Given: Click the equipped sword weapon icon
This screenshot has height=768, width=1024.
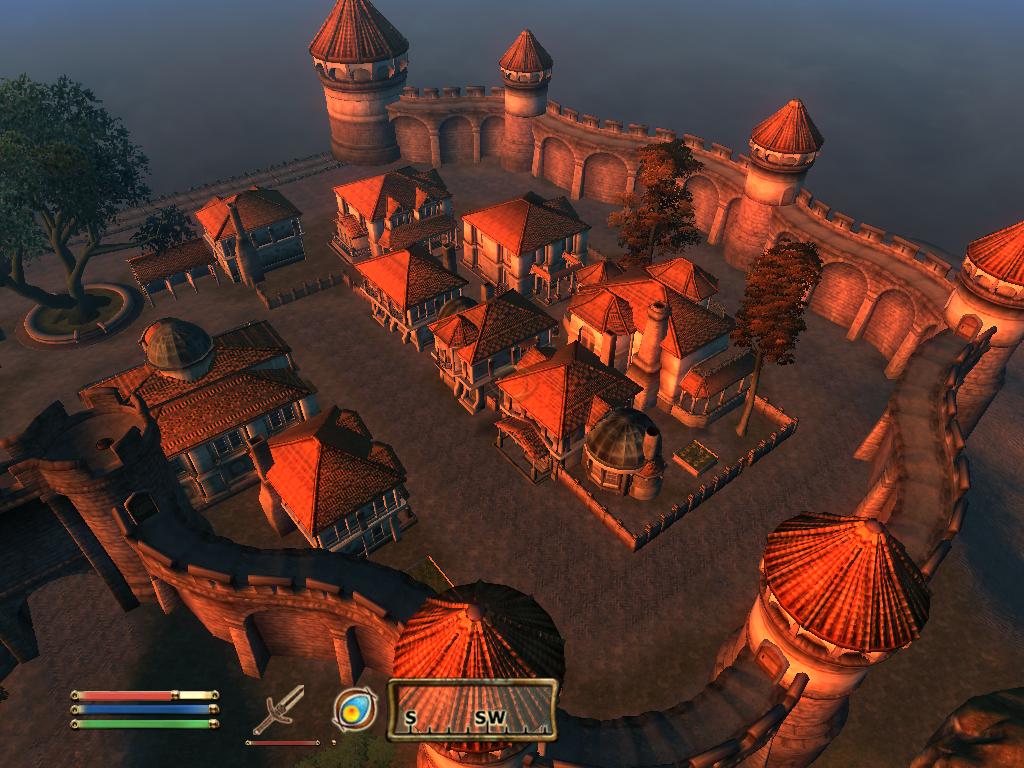Looking at the screenshot, I should [x=278, y=710].
